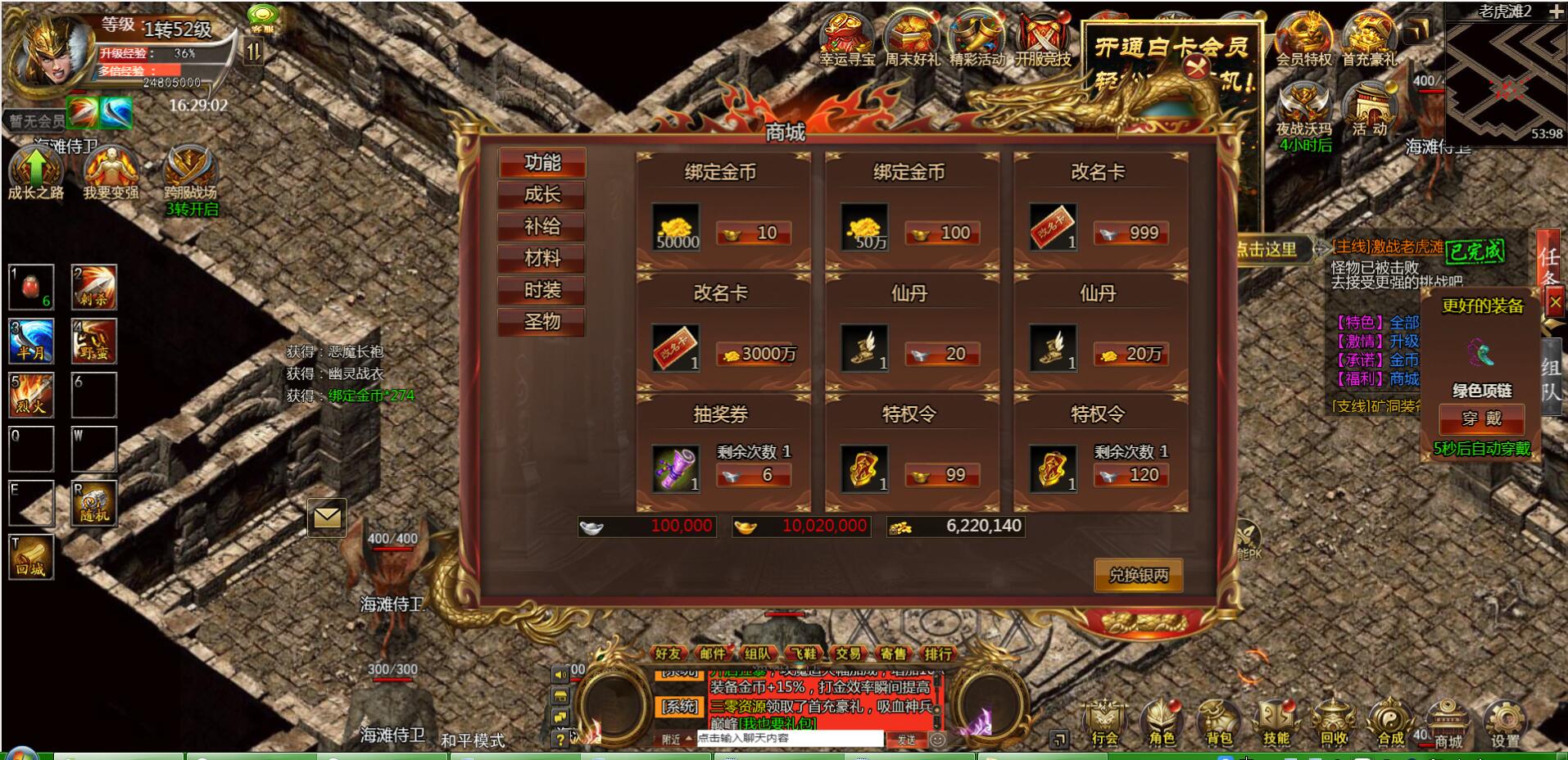Wear the 绿色项链 with 穿戴 button
Screen dimensions: 1568x760
point(1481,419)
